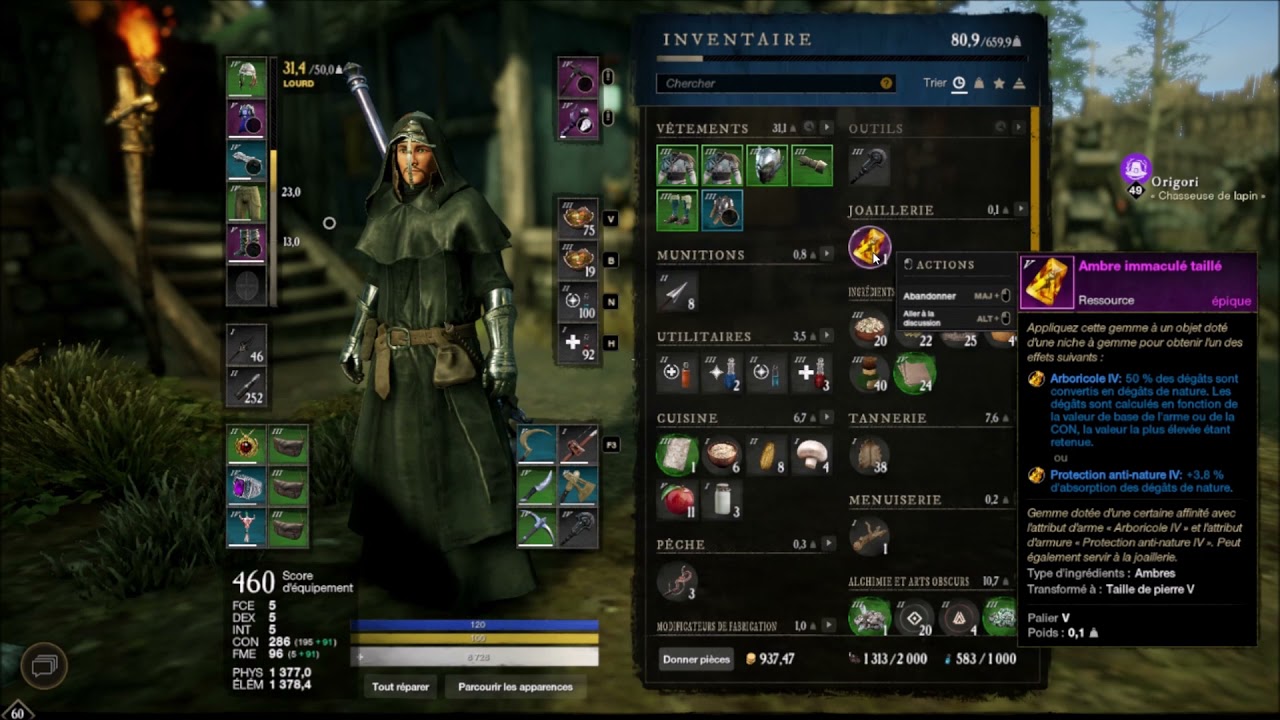1280x720 pixels.
Task: Select the steel helmet in Vêtements
Action: pyautogui.click(x=767, y=165)
